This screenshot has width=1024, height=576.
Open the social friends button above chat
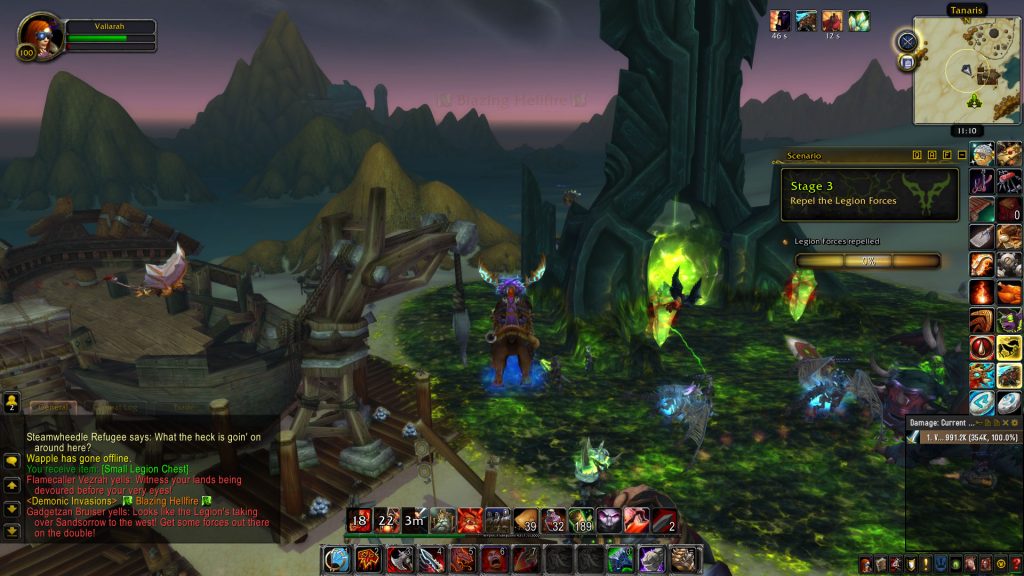(11, 402)
